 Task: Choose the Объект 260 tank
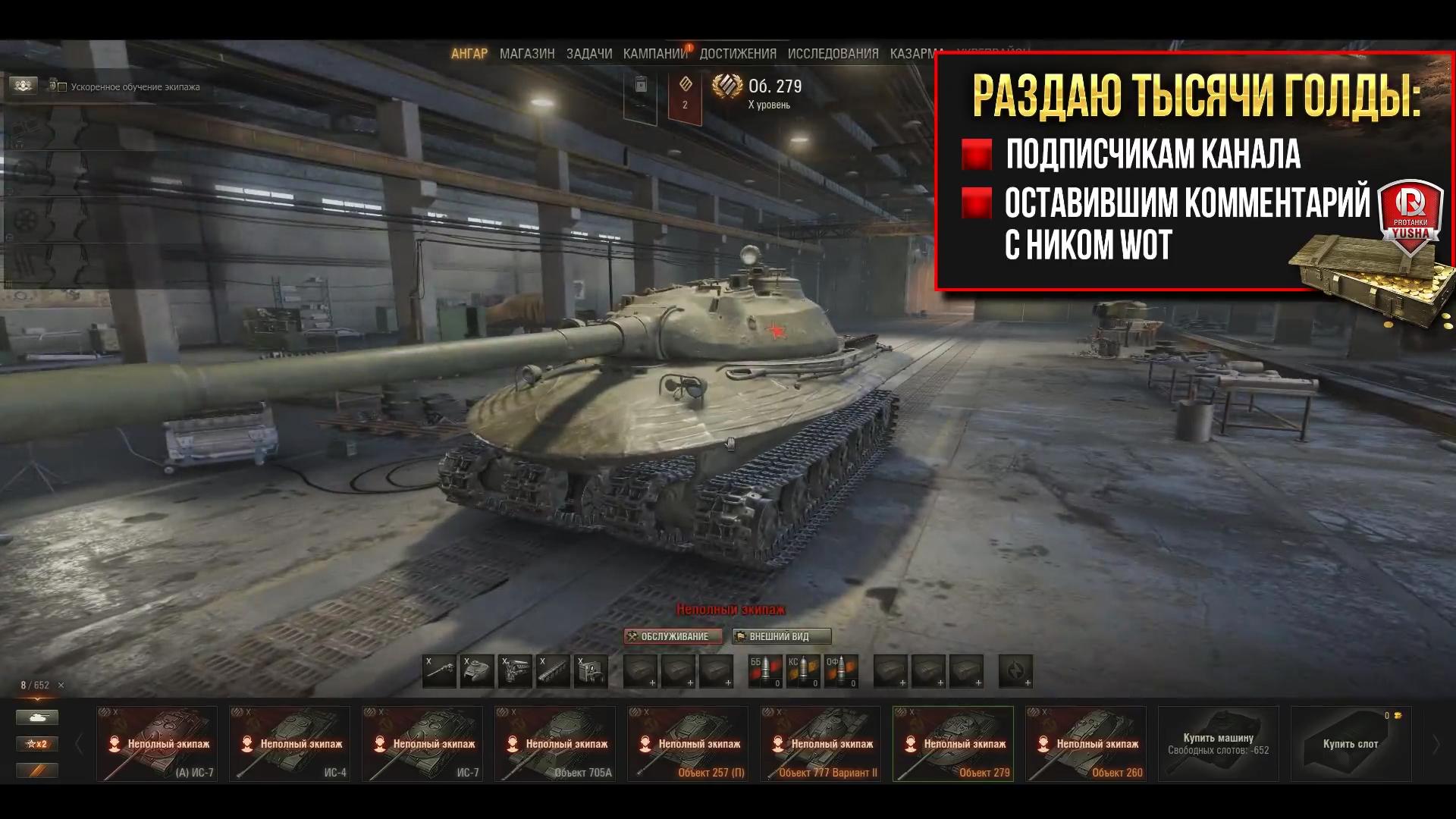click(1086, 743)
